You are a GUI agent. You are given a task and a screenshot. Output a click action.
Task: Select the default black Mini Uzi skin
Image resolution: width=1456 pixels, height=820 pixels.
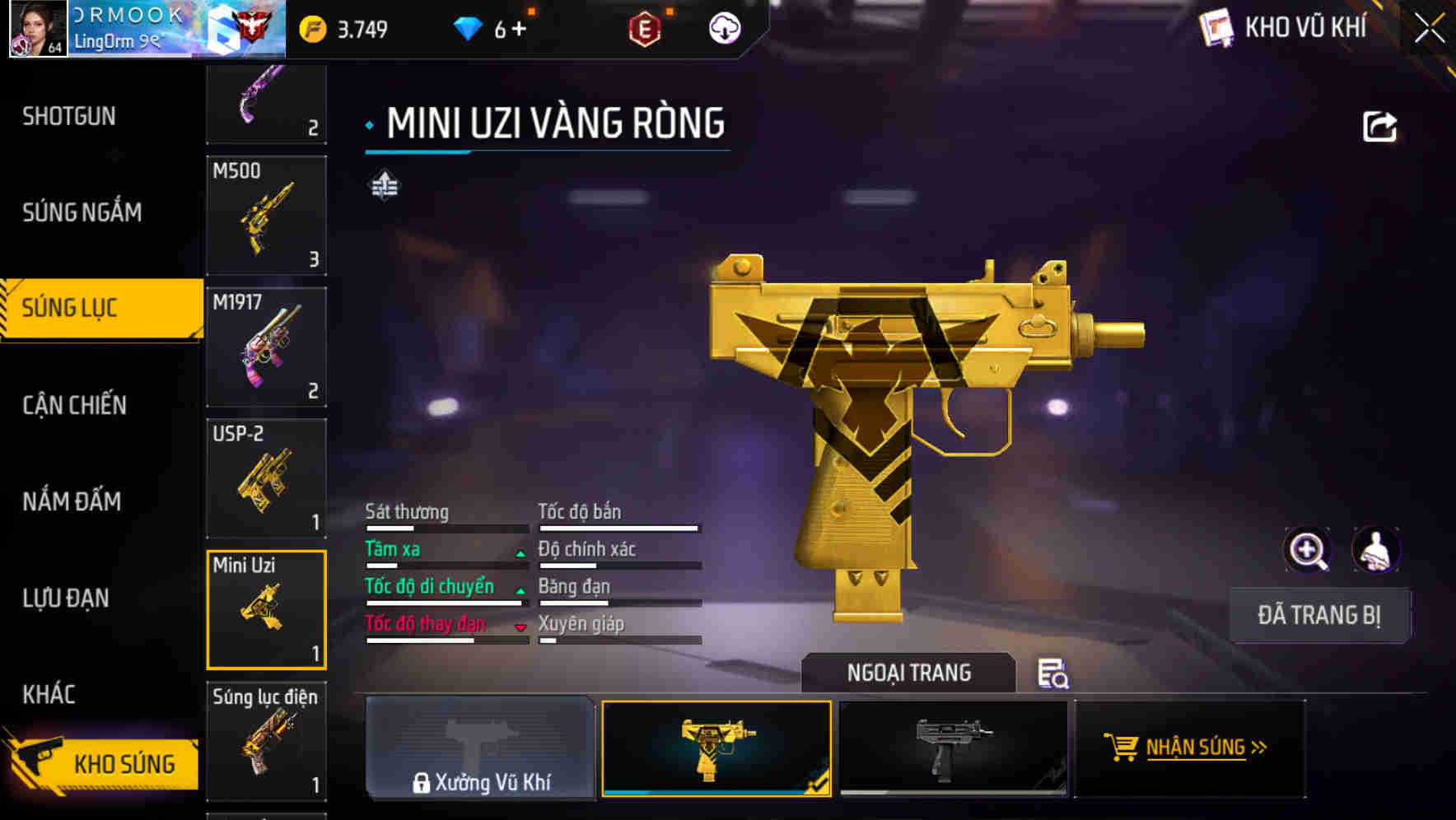coord(952,748)
